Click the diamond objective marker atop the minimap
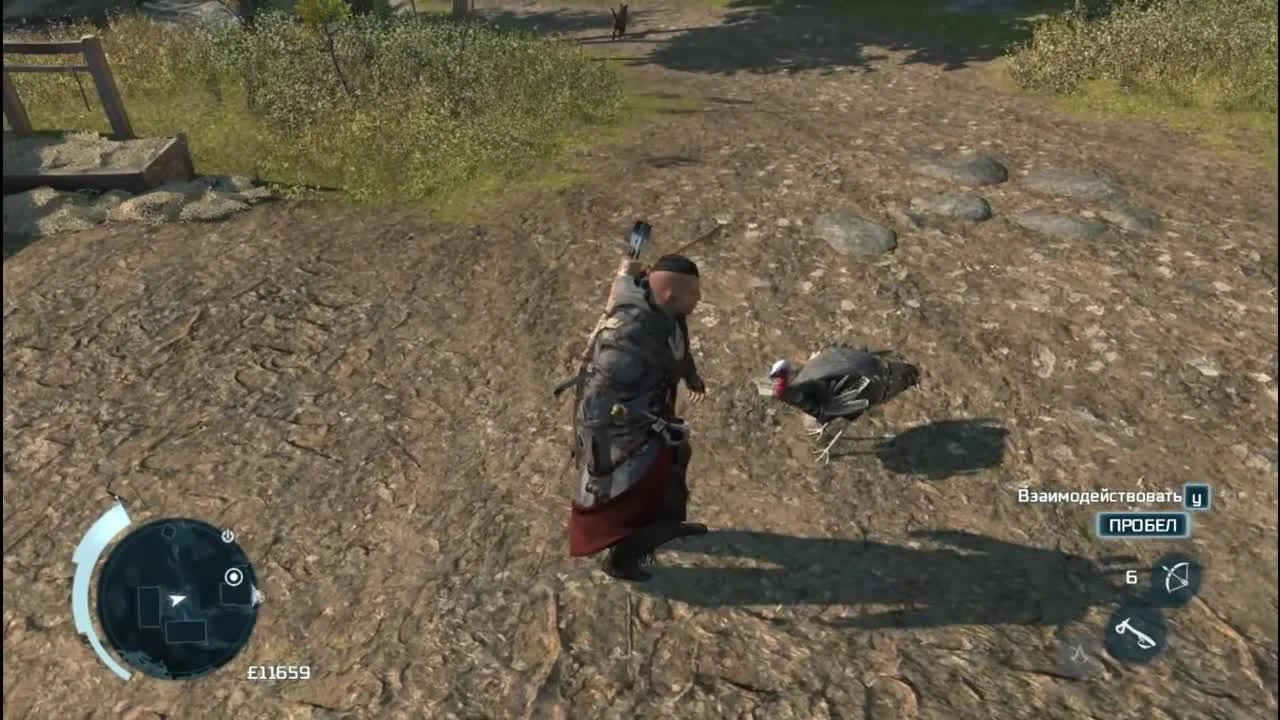Image resolution: width=1280 pixels, height=720 pixels. [169, 531]
